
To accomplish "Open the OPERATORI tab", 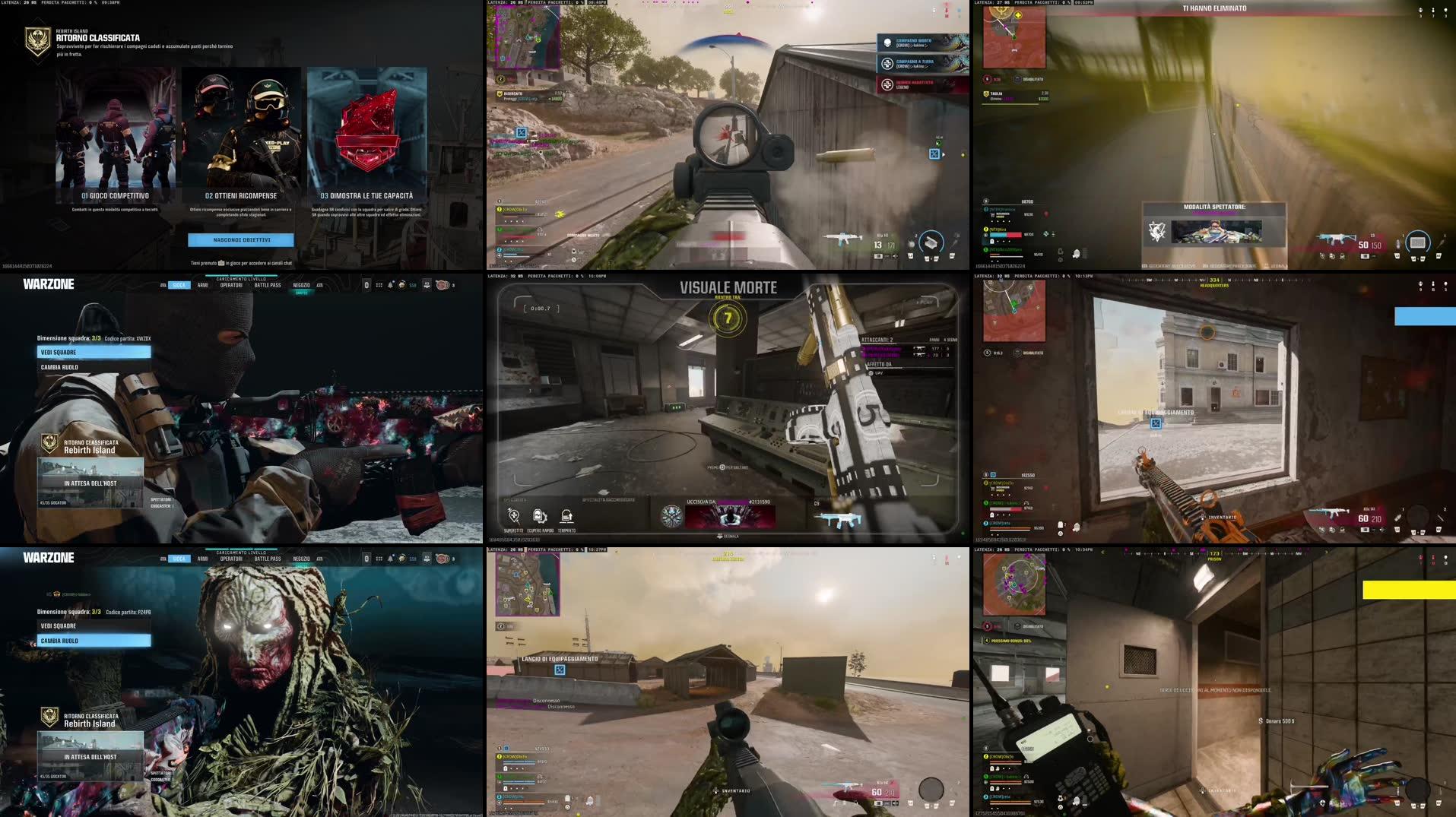I will point(232,283).
